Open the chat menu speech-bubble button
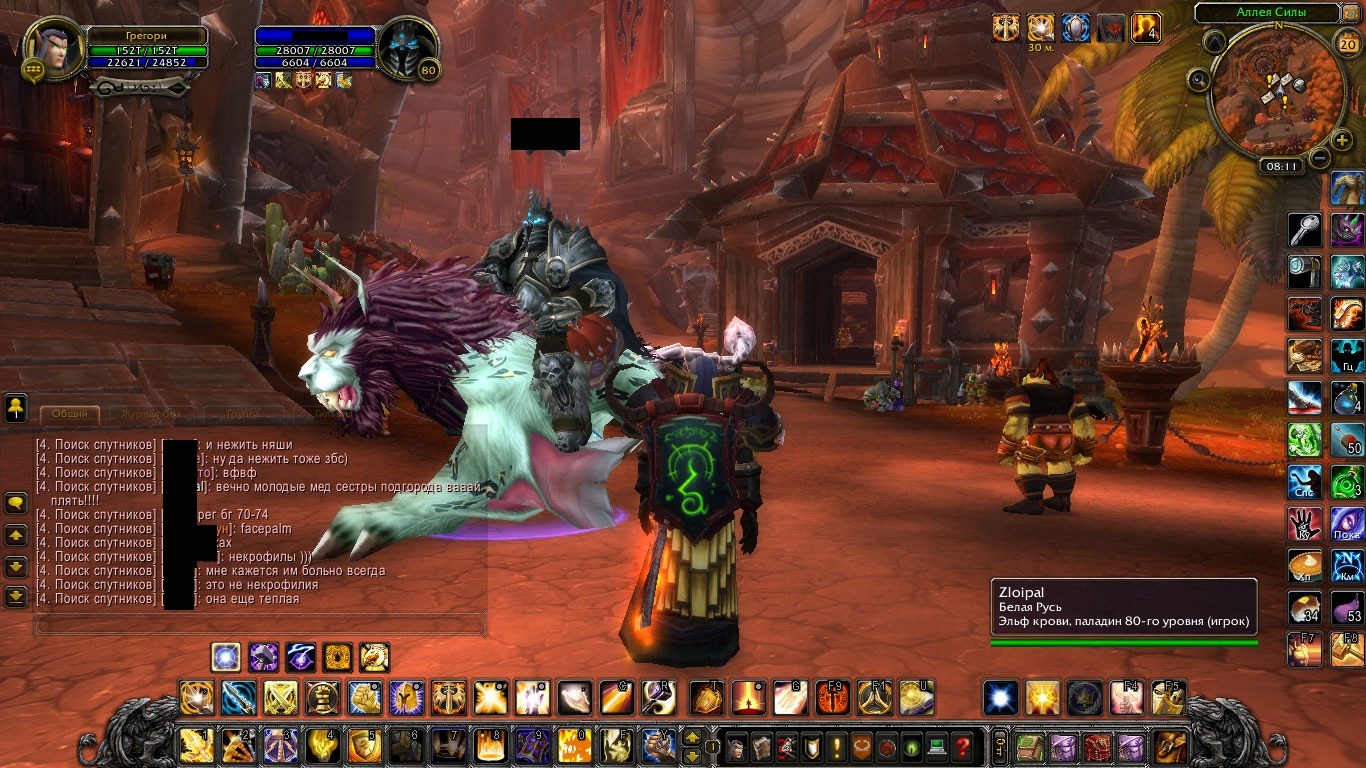 point(16,504)
